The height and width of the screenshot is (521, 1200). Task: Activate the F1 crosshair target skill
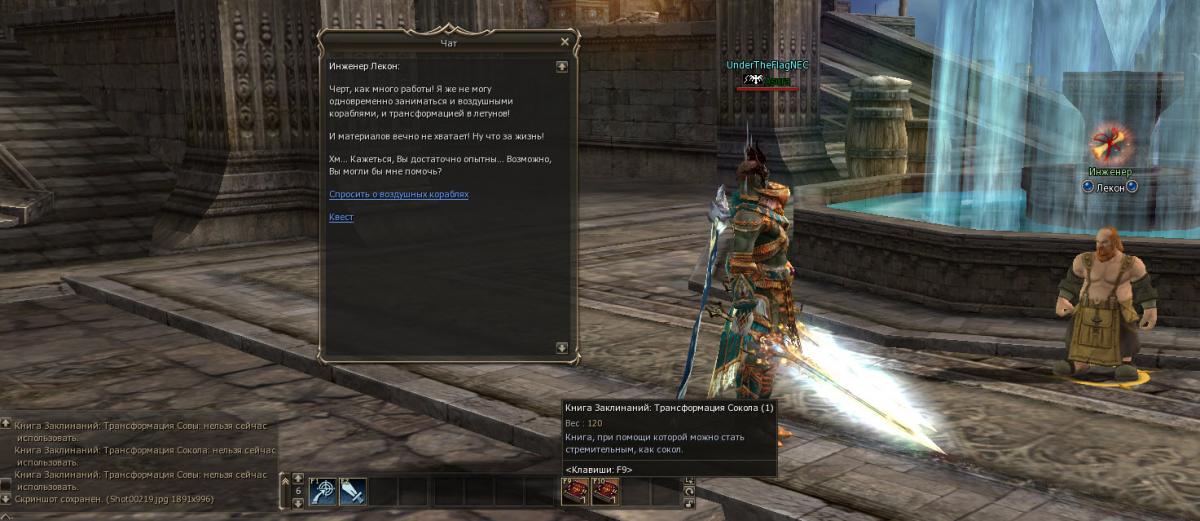point(323,491)
